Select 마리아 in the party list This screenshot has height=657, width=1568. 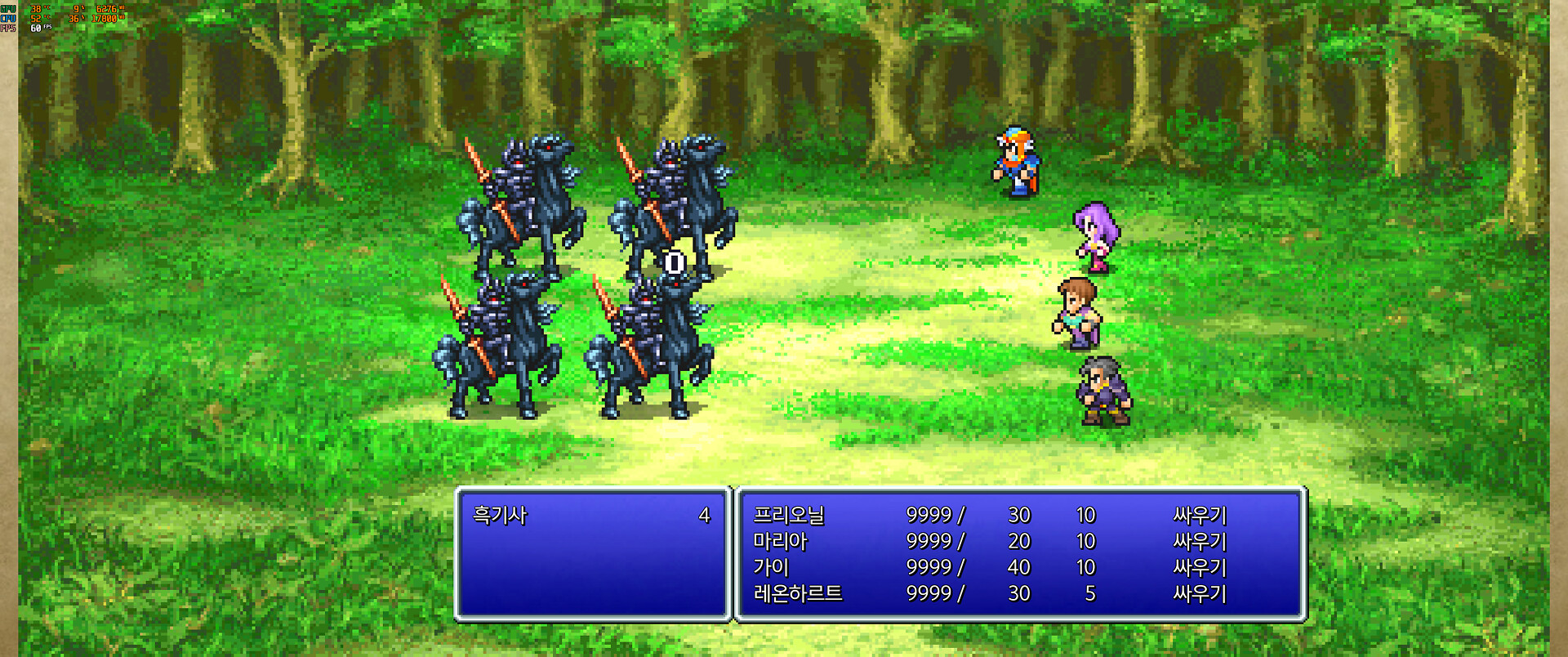click(780, 541)
